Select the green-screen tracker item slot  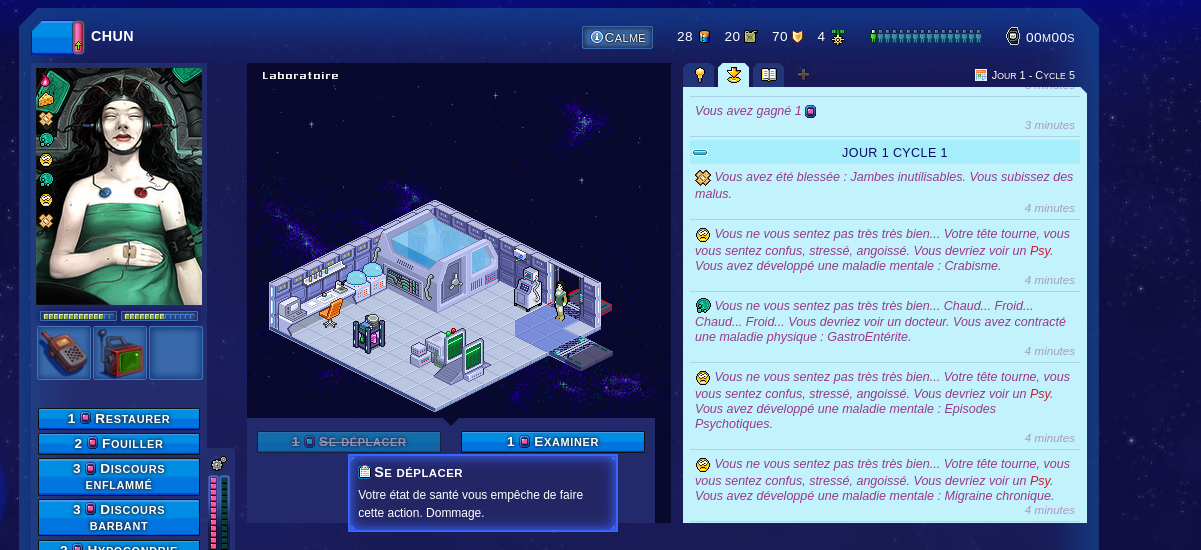[120, 353]
